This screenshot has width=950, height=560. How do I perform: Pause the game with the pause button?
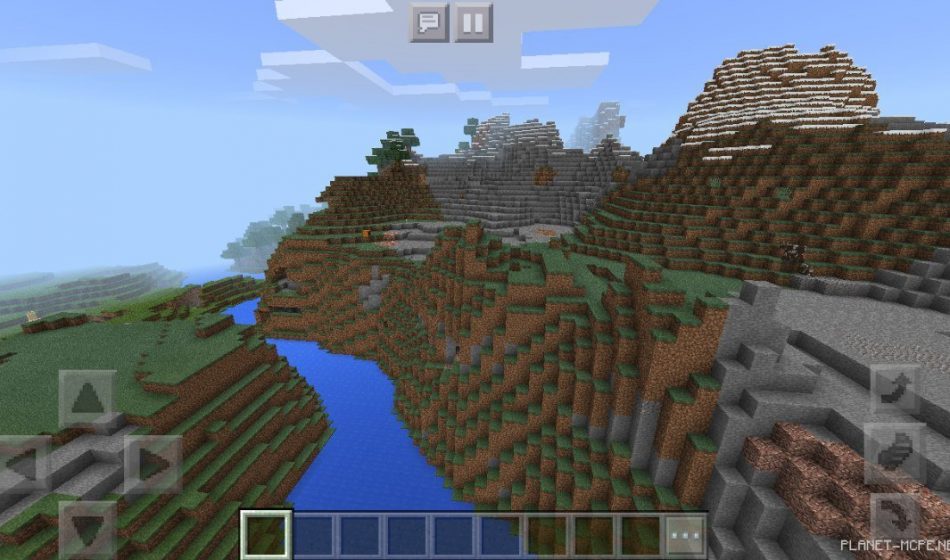(474, 22)
